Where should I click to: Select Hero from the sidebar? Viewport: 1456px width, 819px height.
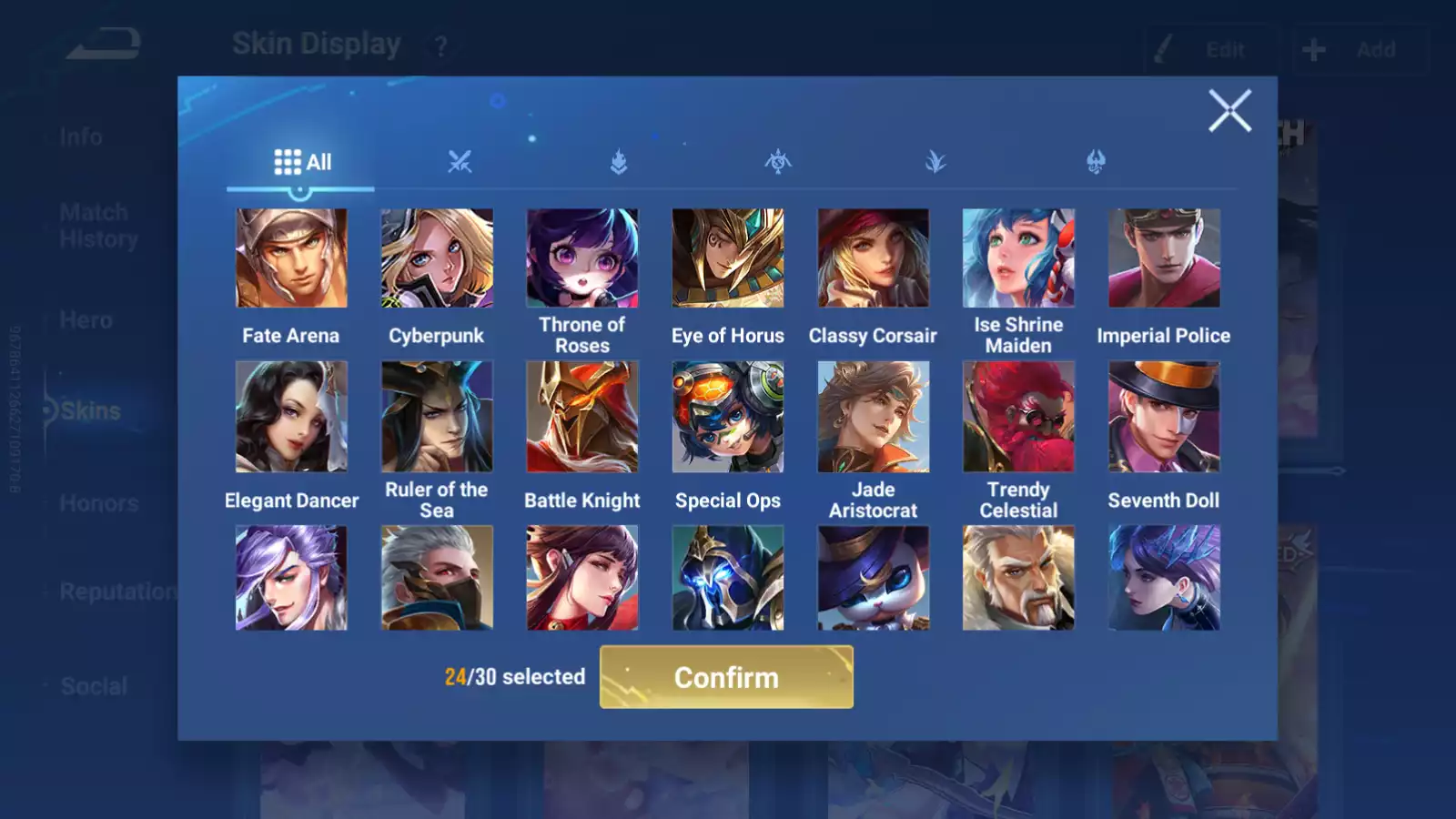pyautogui.click(x=85, y=320)
